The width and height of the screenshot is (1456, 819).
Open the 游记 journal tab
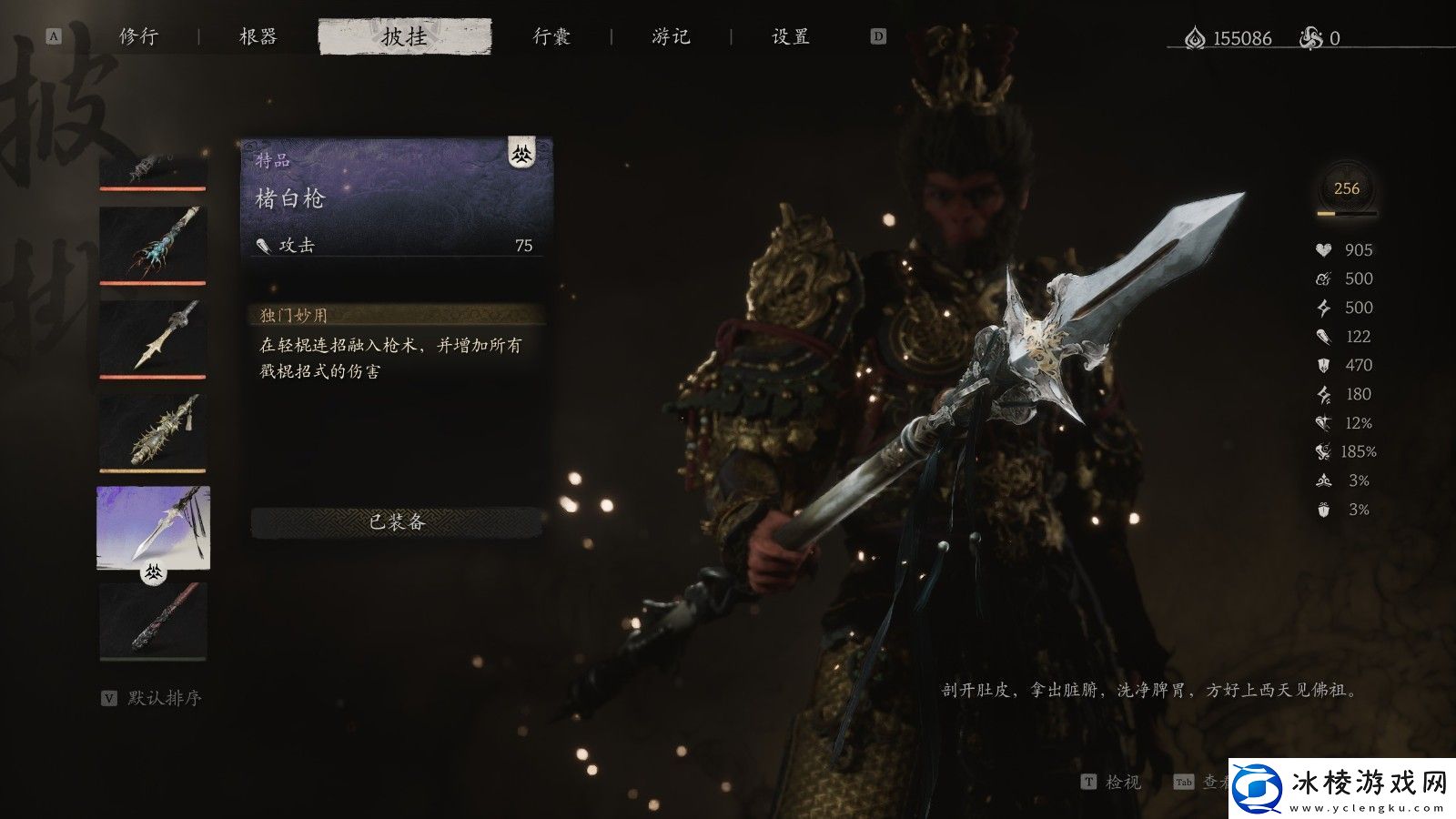671,36
